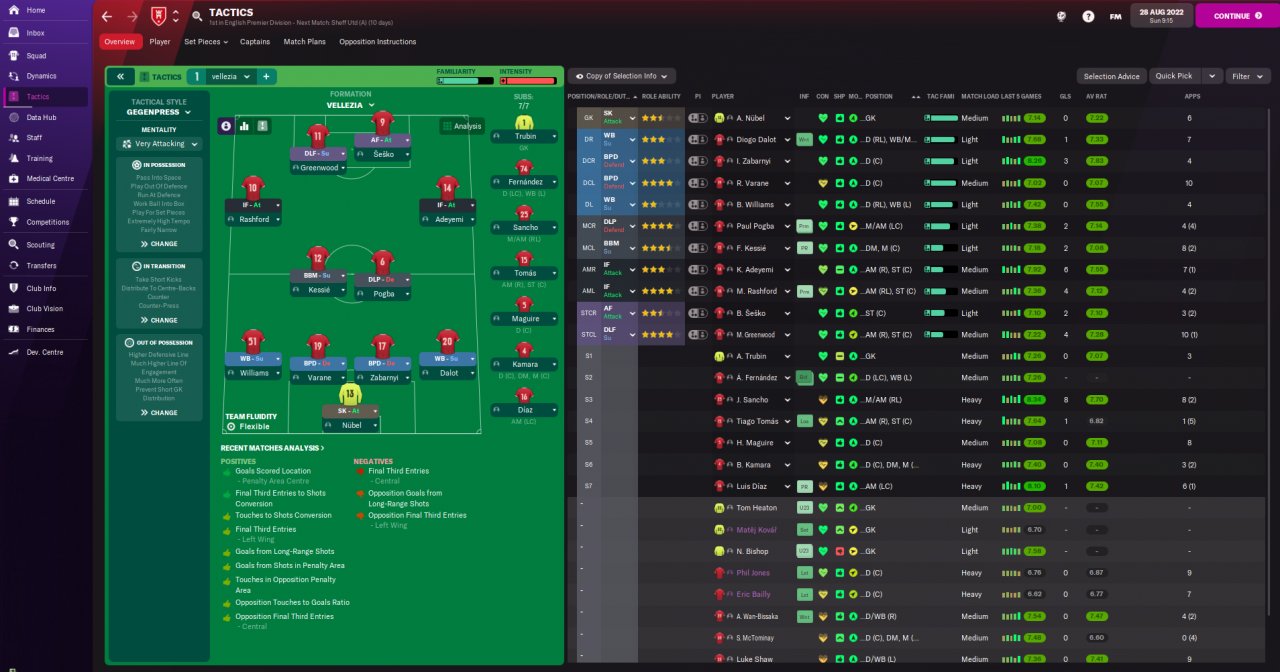Open the Quick Pick button
Screen dimensions: 1280x672
1173,76
